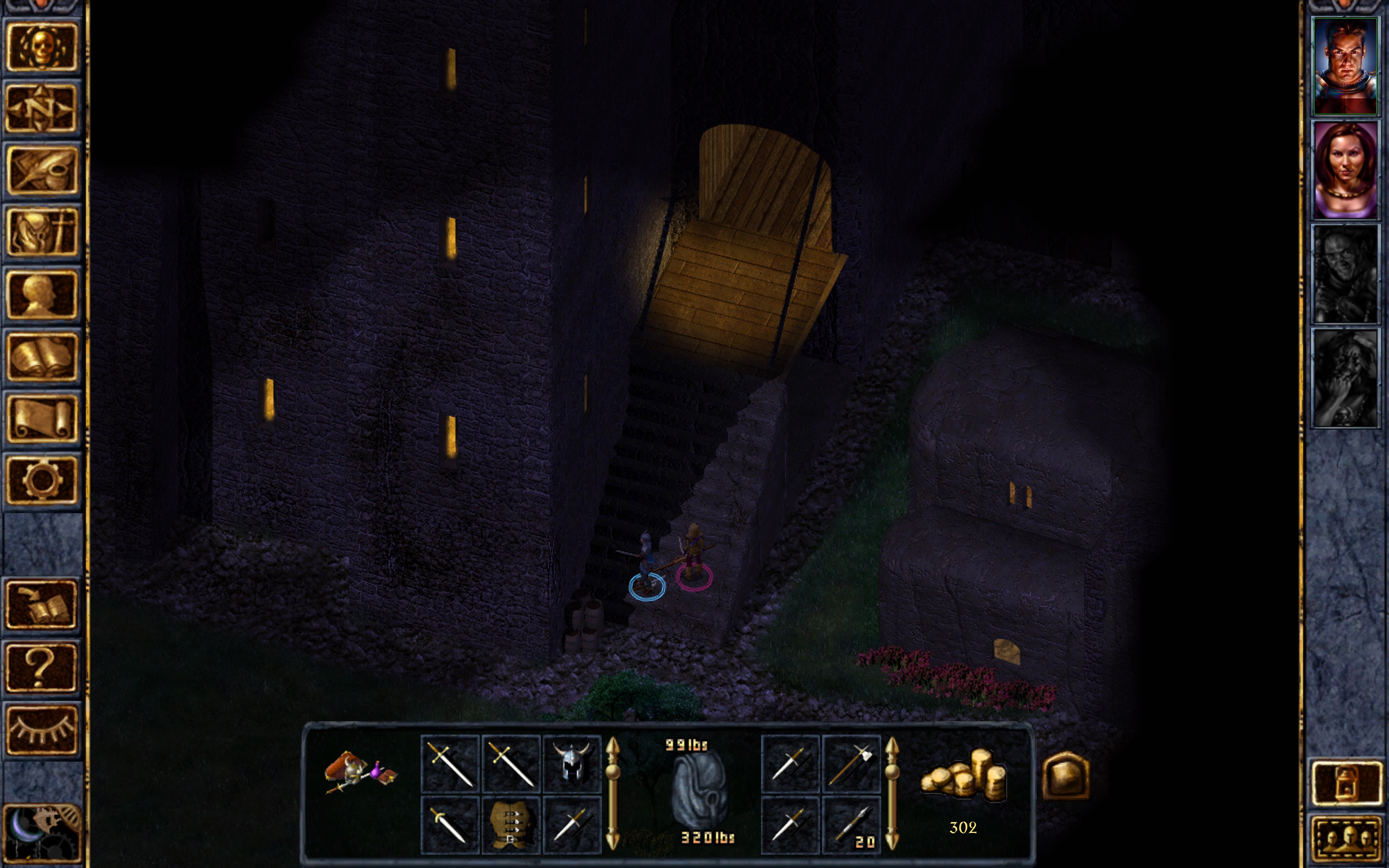Viewport: 1389px width, 868px height.
Task: Open the character record head-silhouette button
Action: 41,294
